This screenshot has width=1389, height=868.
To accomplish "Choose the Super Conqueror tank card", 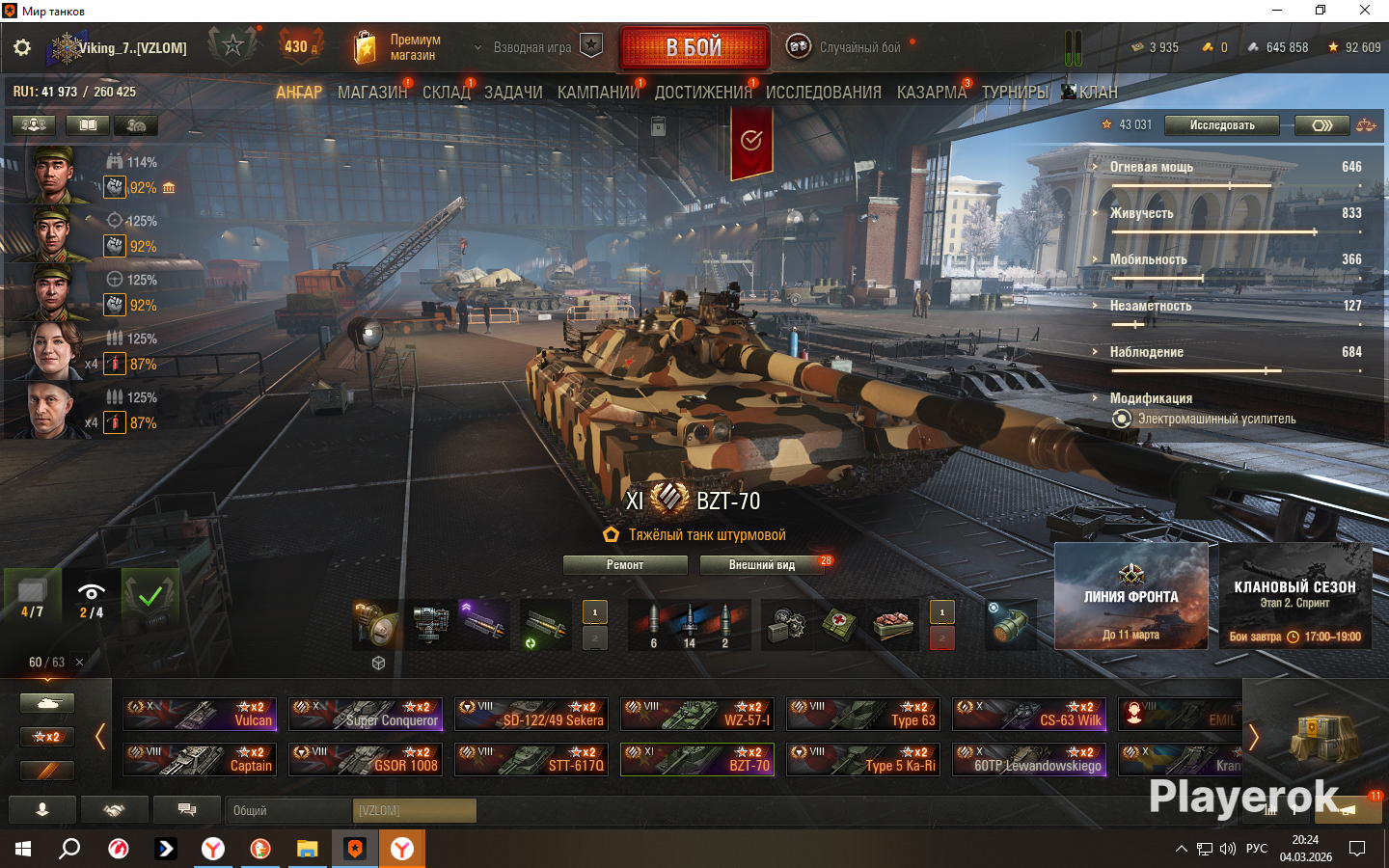I will click(x=366, y=714).
